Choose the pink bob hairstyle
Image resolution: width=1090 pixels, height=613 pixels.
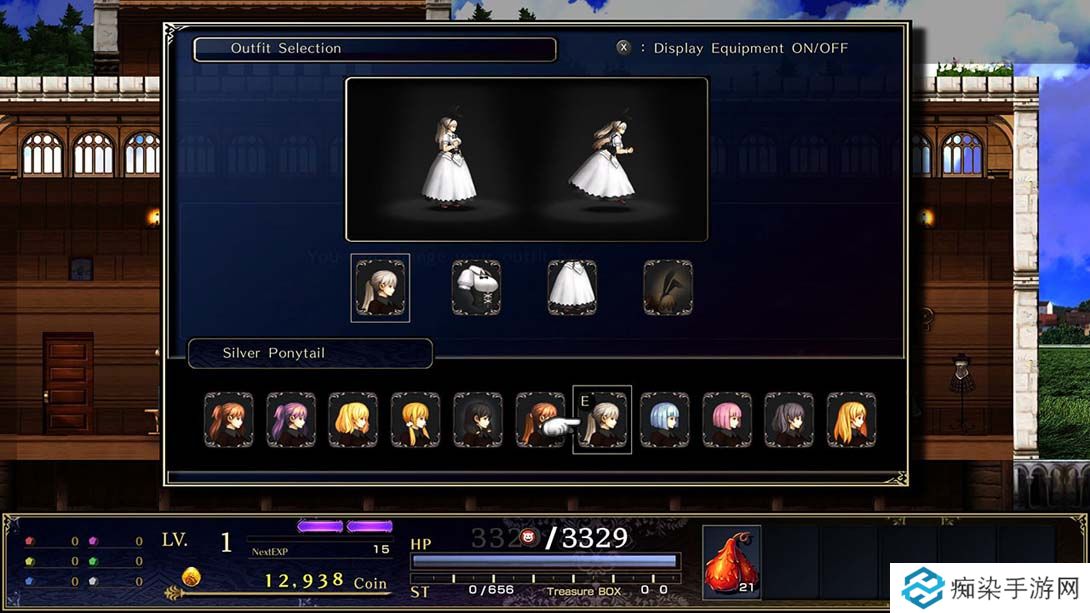[x=727, y=419]
